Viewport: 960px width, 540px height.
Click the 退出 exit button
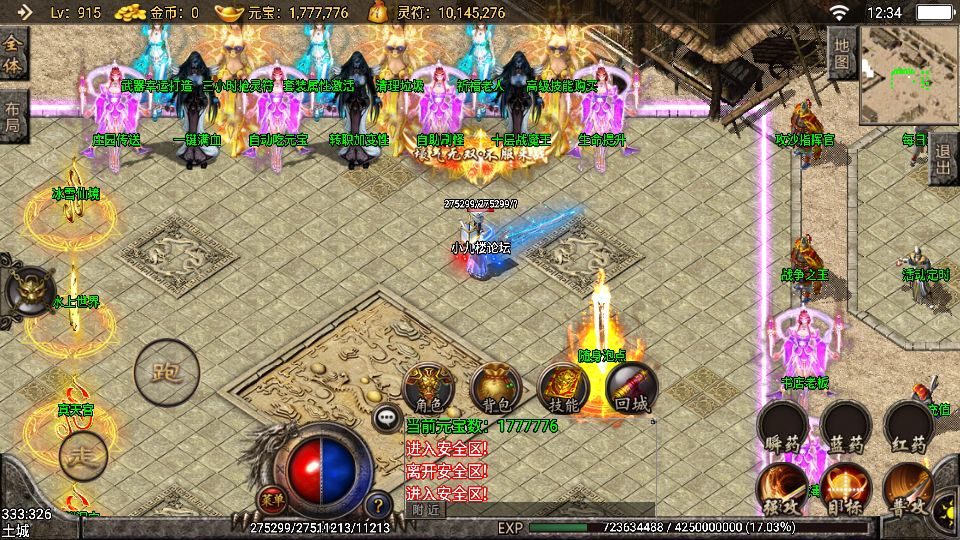click(x=943, y=159)
